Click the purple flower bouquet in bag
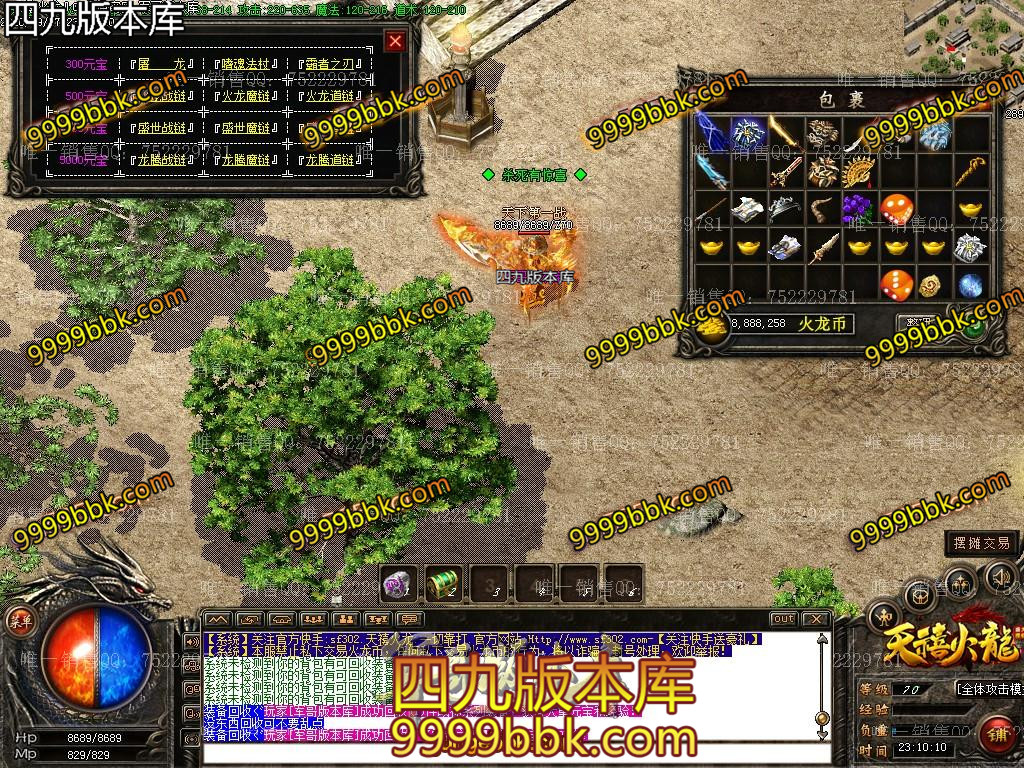Screen dimensions: 1024x768 coord(856,209)
